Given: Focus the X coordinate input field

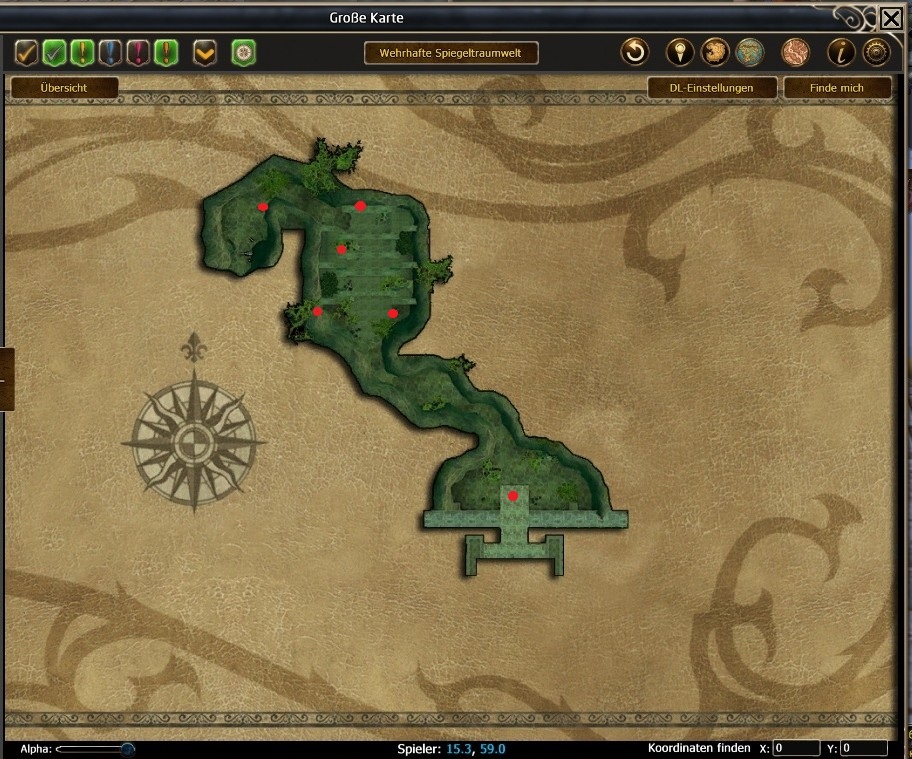Looking at the screenshot, I should 796,748.
